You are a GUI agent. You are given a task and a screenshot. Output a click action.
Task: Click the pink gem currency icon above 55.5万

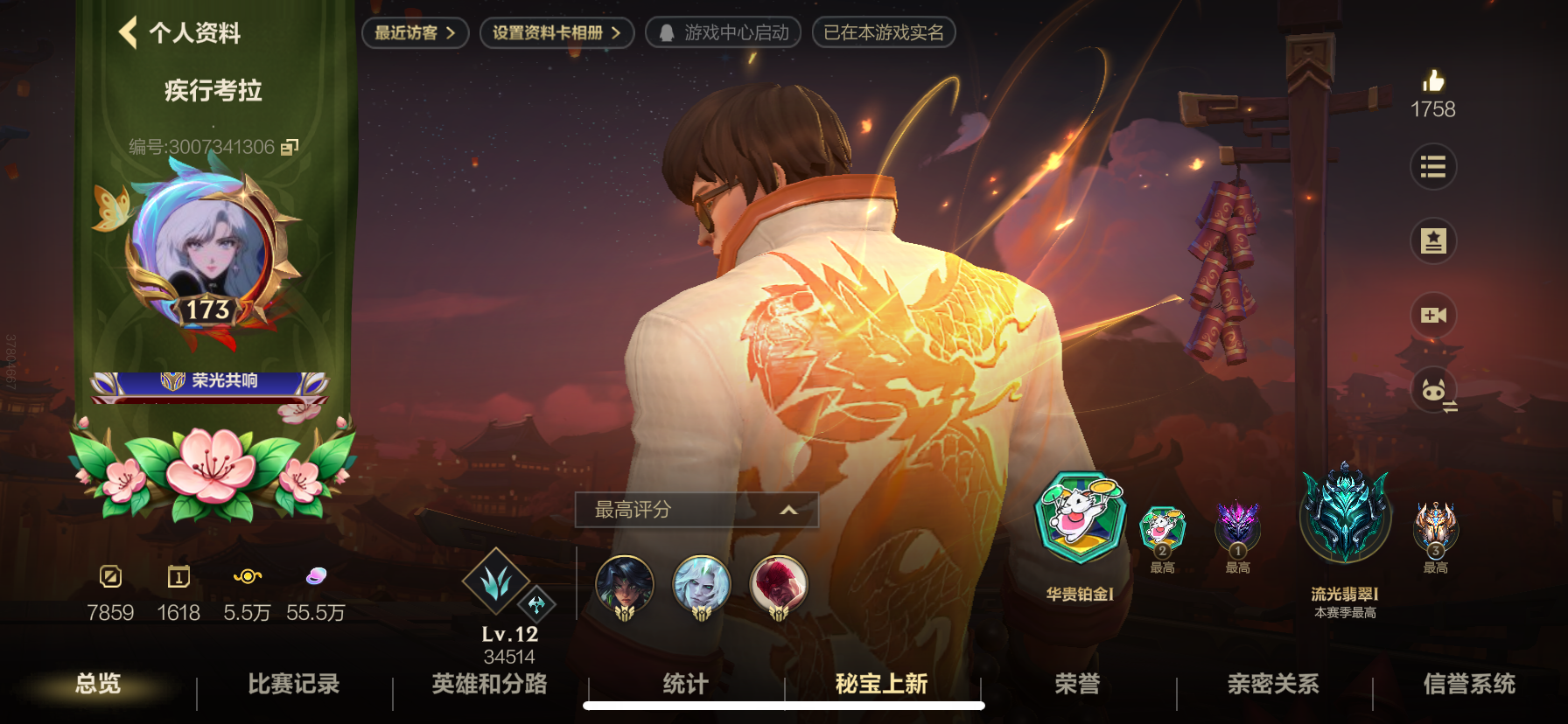(317, 576)
